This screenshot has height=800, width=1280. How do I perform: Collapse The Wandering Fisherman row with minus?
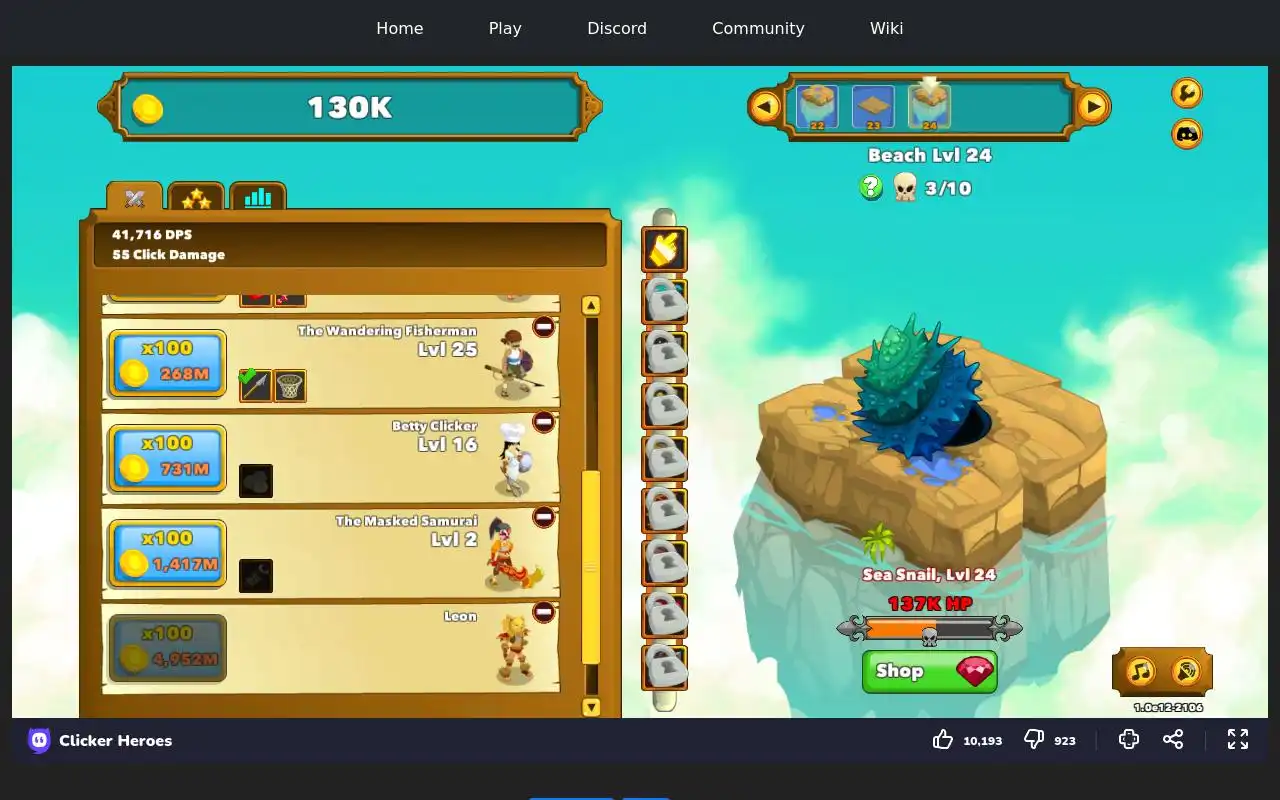pyautogui.click(x=544, y=327)
